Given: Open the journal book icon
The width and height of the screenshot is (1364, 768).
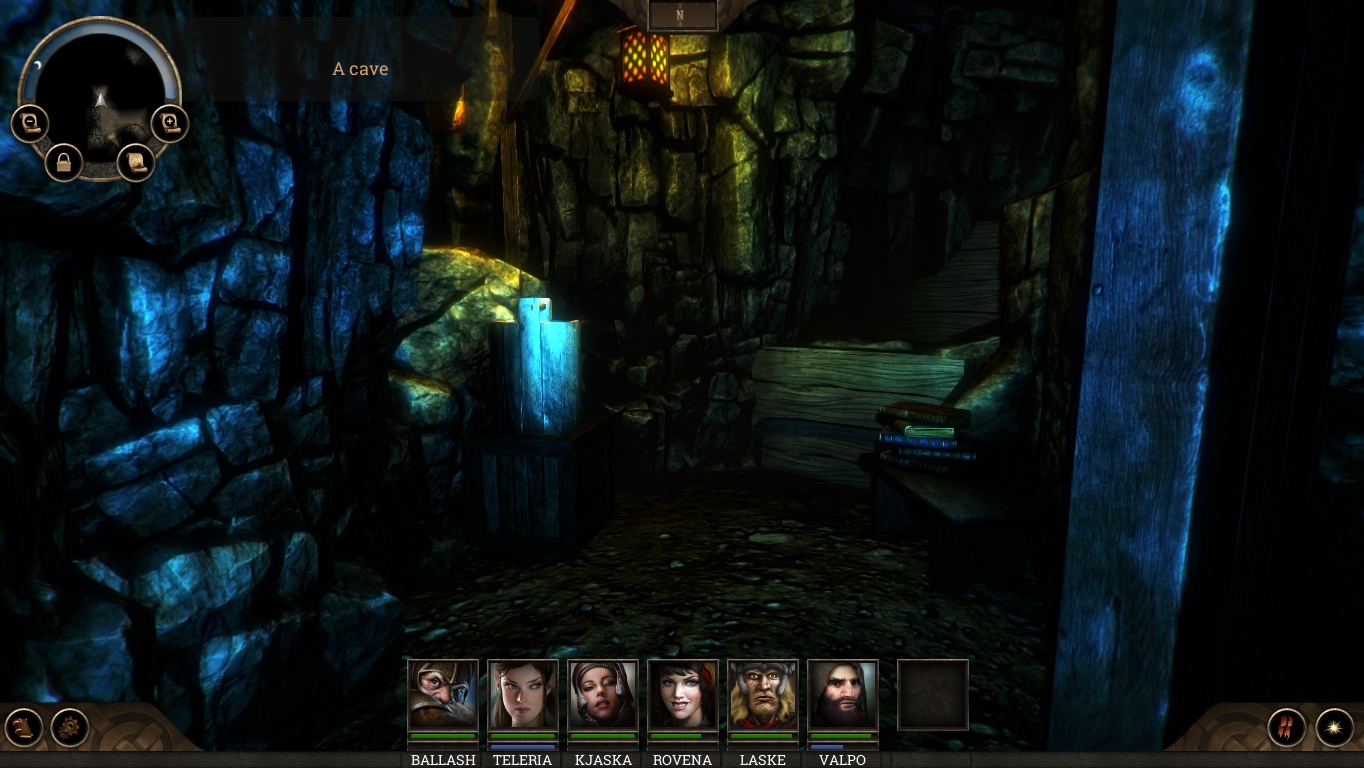Looking at the screenshot, I should pyautogui.click(x=23, y=727).
